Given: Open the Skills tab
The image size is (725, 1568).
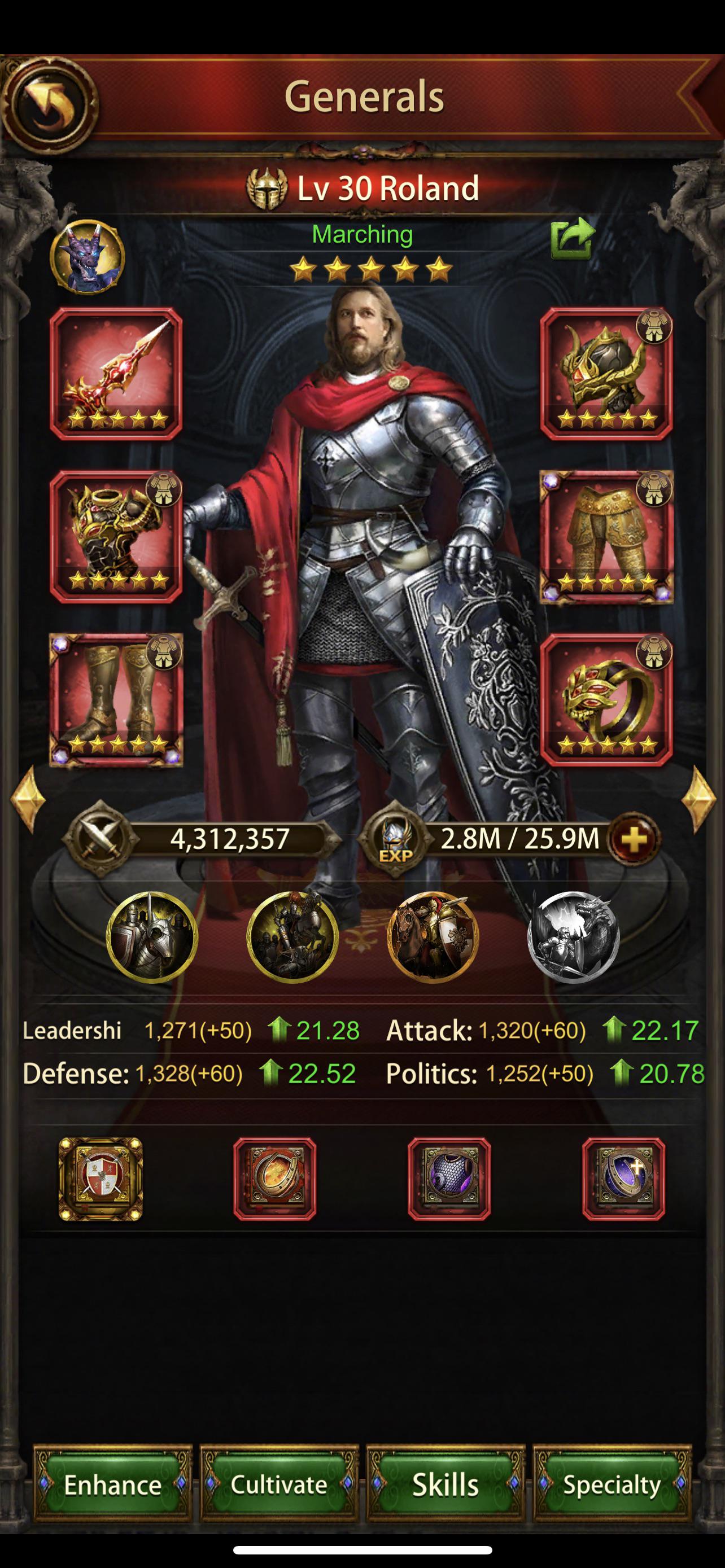Looking at the screenshot, I should (446, 1485).
